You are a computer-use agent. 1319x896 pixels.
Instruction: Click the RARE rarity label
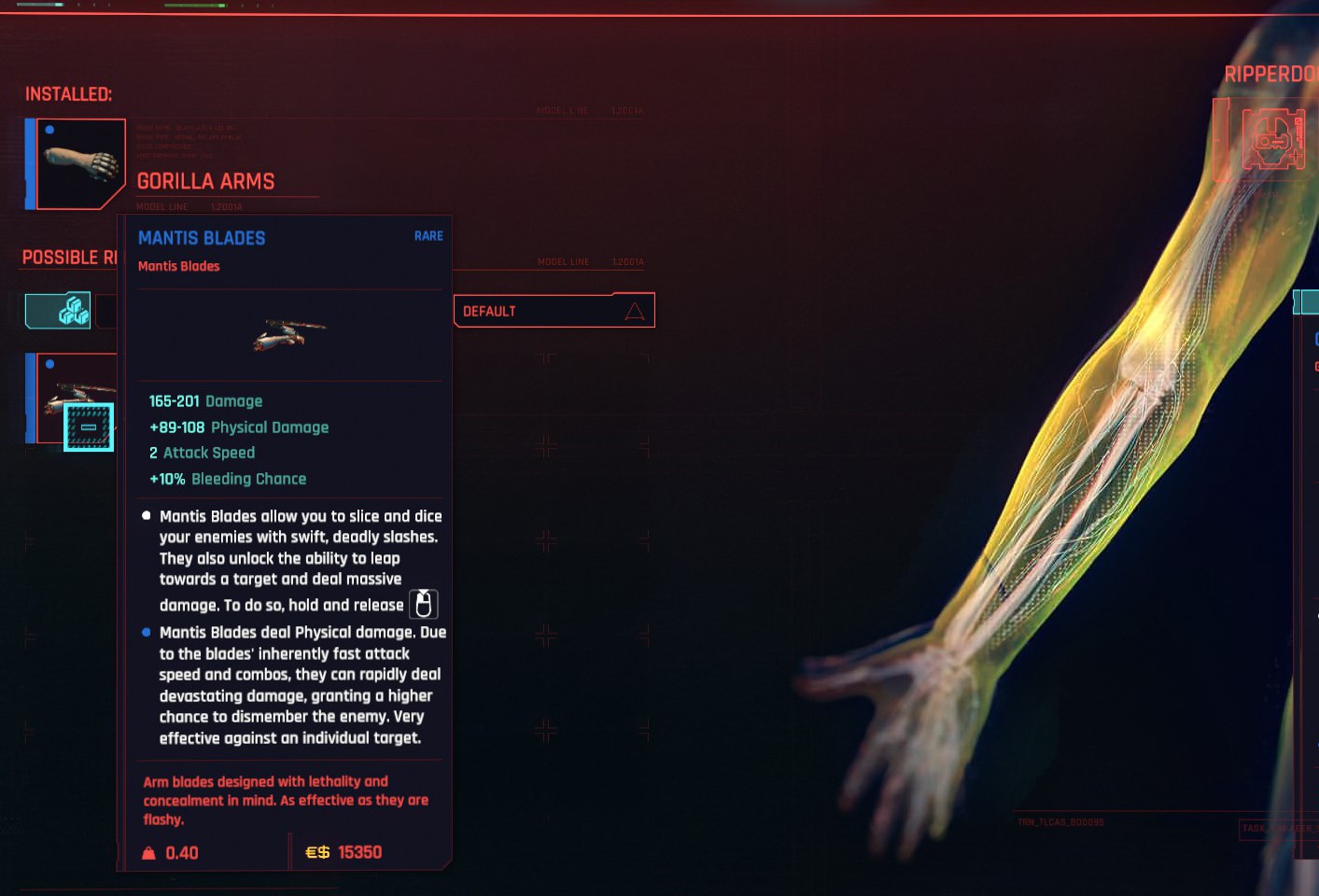[428, 236]
